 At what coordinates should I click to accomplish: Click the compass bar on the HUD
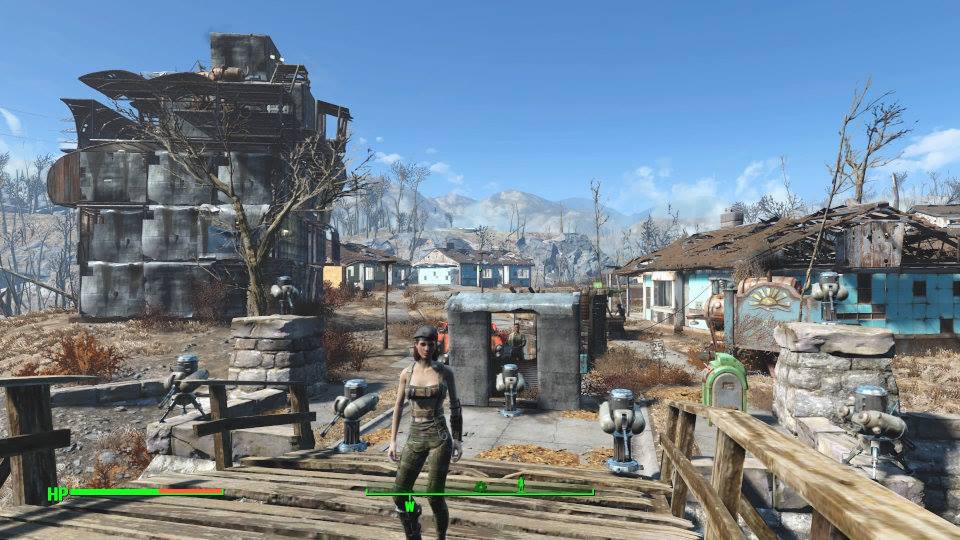(480, 491)
